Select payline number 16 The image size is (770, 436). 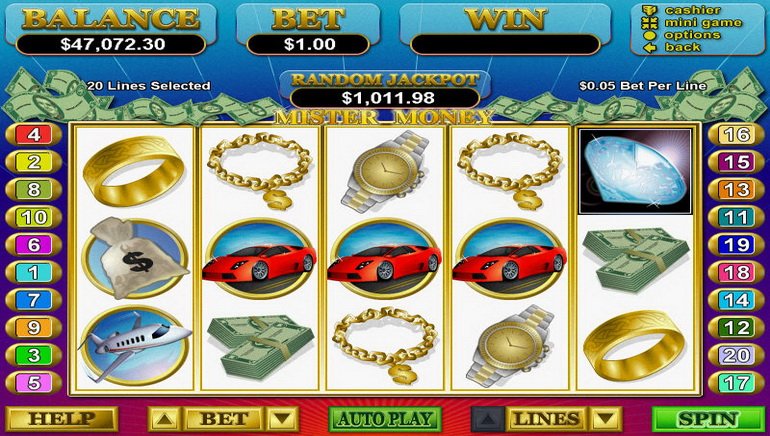pyautogui.click(x=736, y=134)
